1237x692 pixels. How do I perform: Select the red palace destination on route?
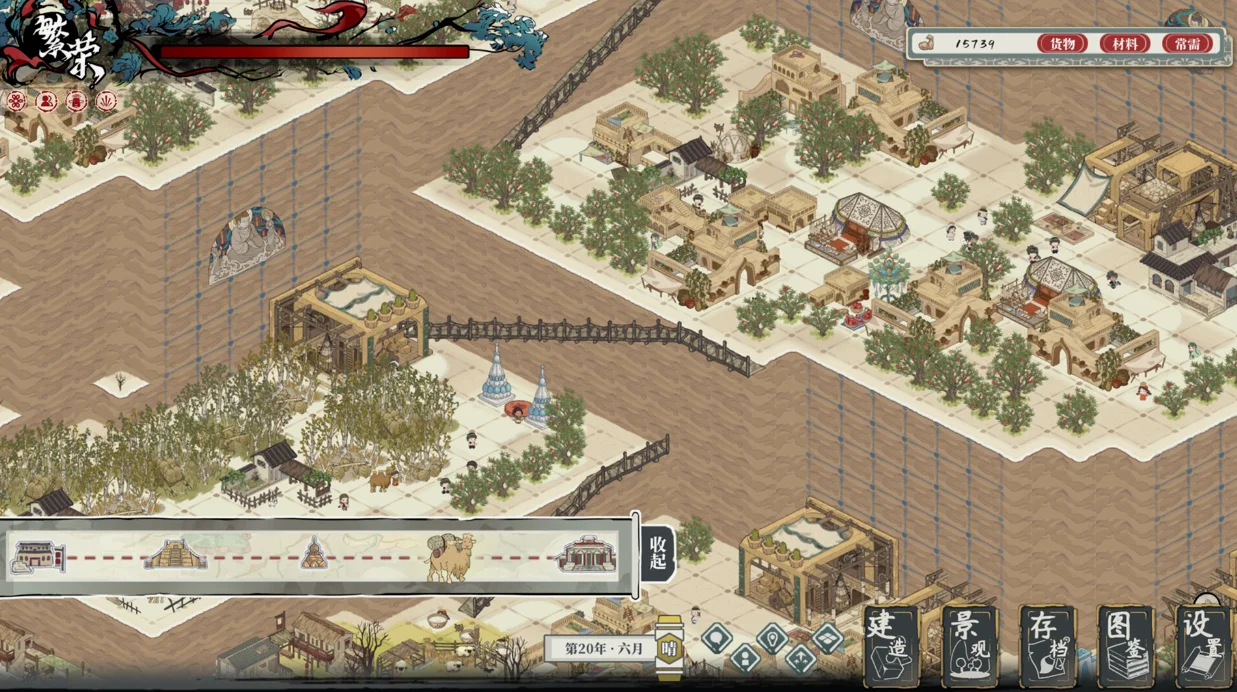(587, 554)
